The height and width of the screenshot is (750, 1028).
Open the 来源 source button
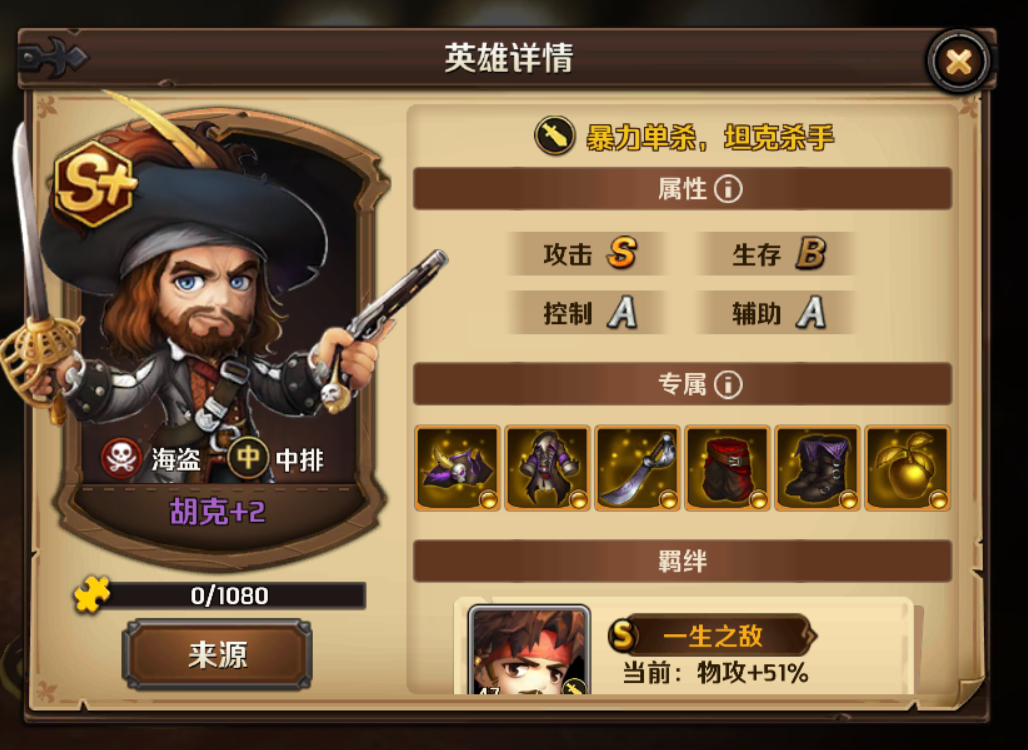pos(217,655)
